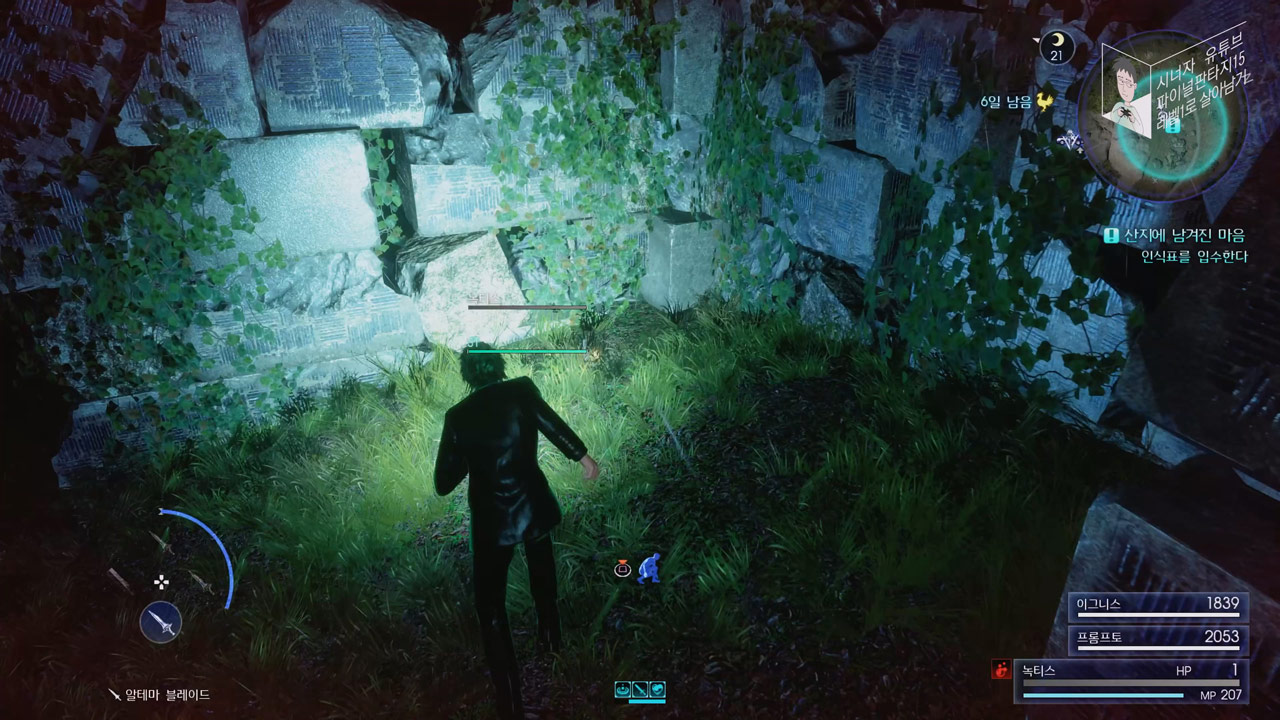The image size is (1280, 720).
Task: Select the yellow chocobo rental icon
Action: [1045, 101]
